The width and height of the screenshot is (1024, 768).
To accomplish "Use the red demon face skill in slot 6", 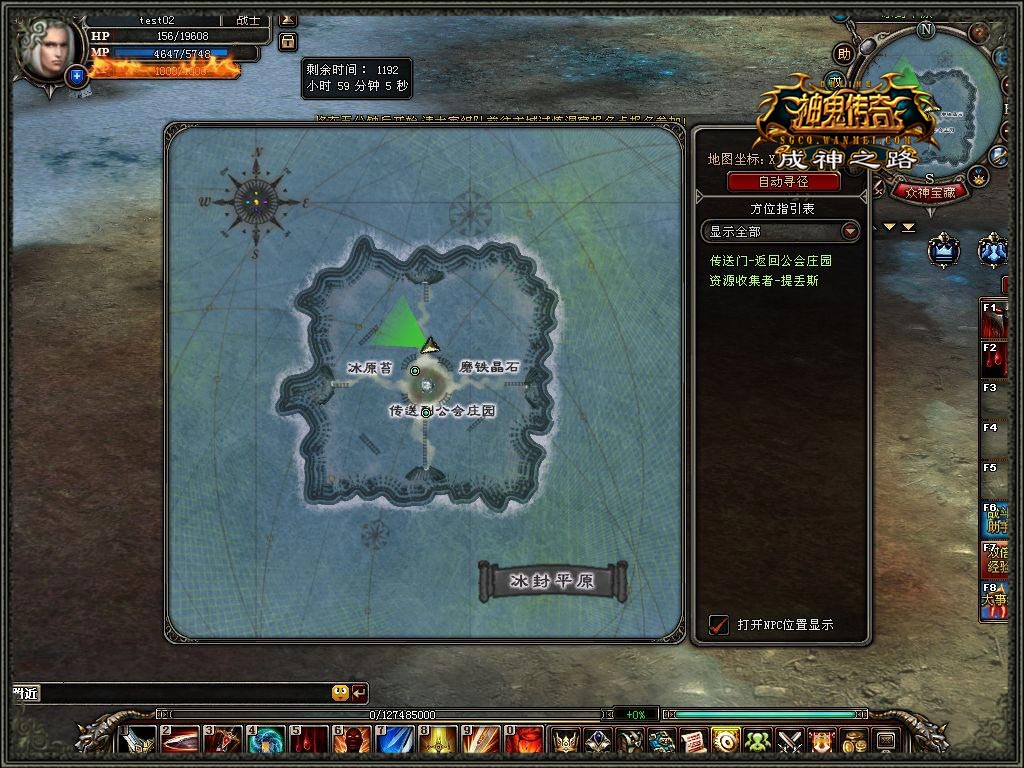I will click(351, 741).
